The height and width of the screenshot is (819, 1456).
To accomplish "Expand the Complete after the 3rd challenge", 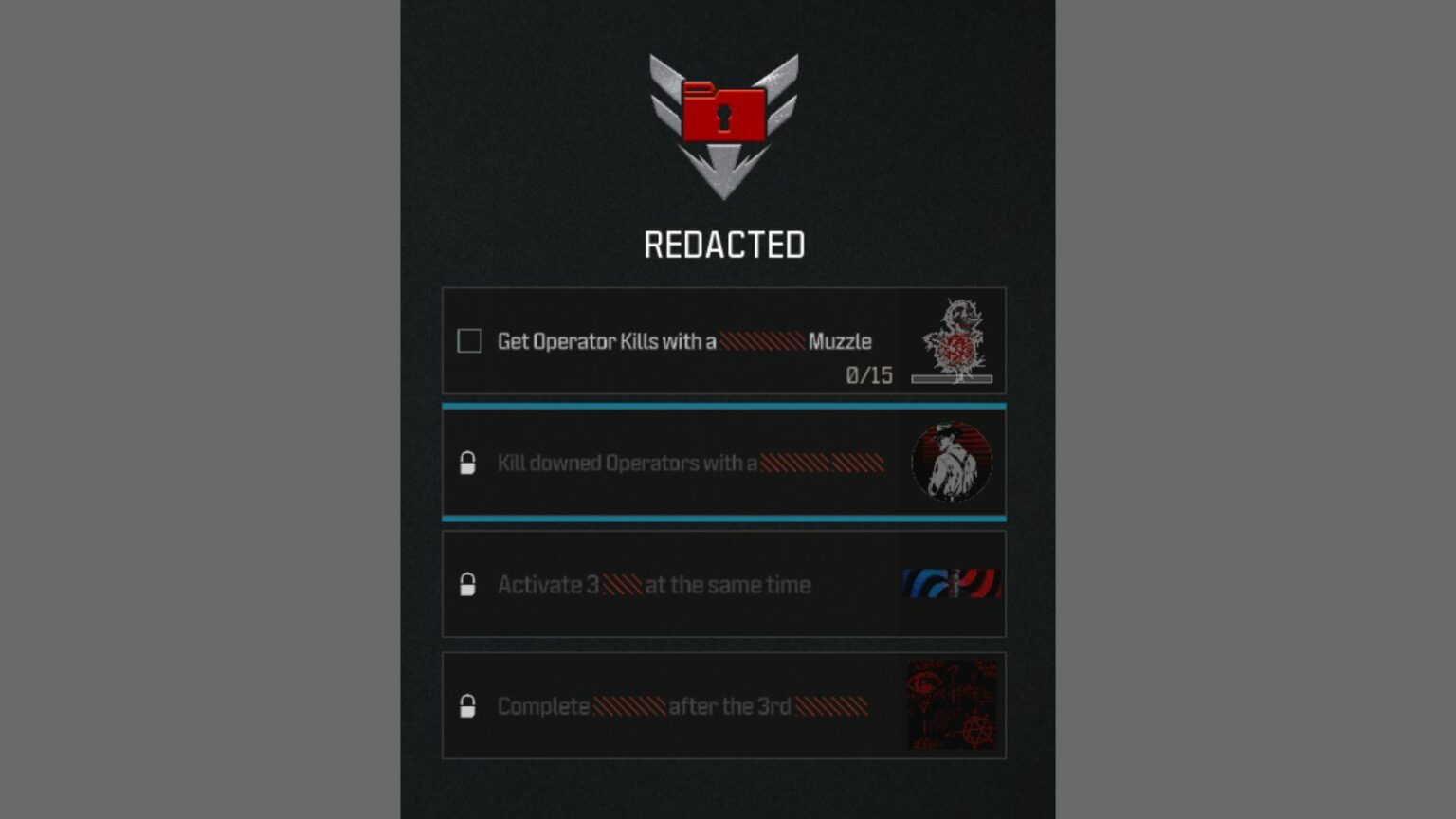I will pyautogui.click(x=724, y=705).
